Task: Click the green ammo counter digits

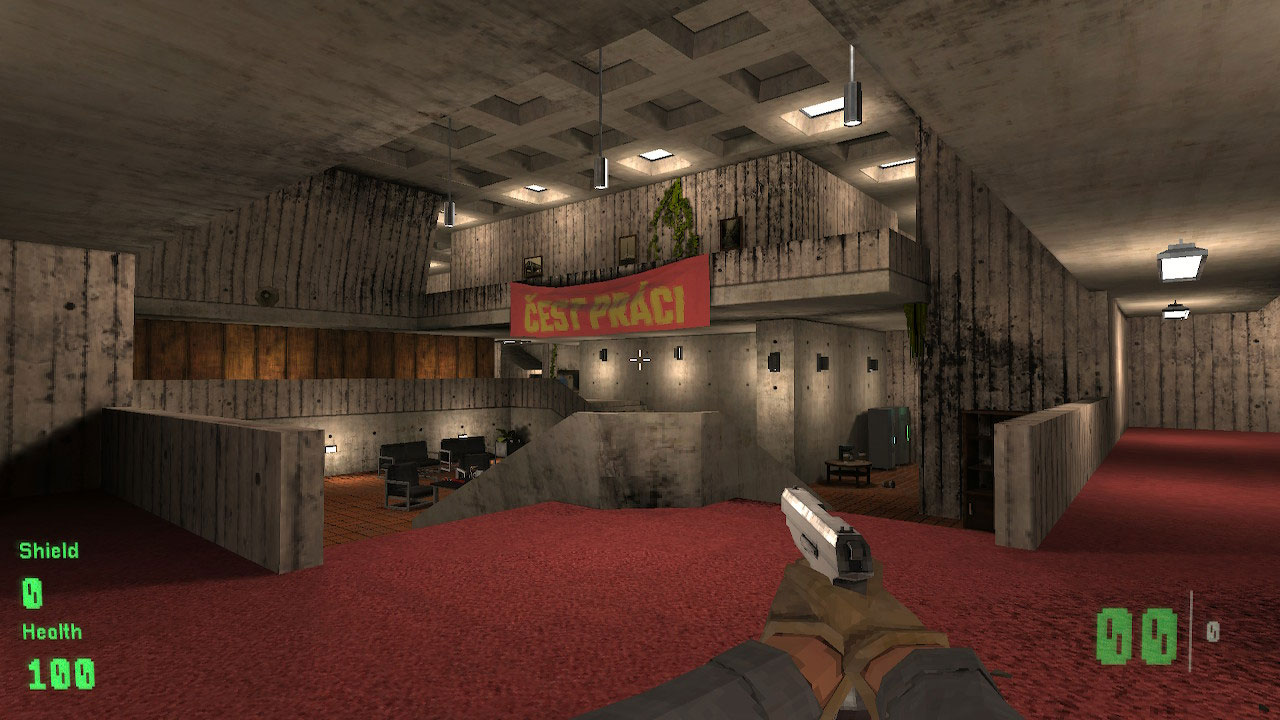Action: point(1137,632)
